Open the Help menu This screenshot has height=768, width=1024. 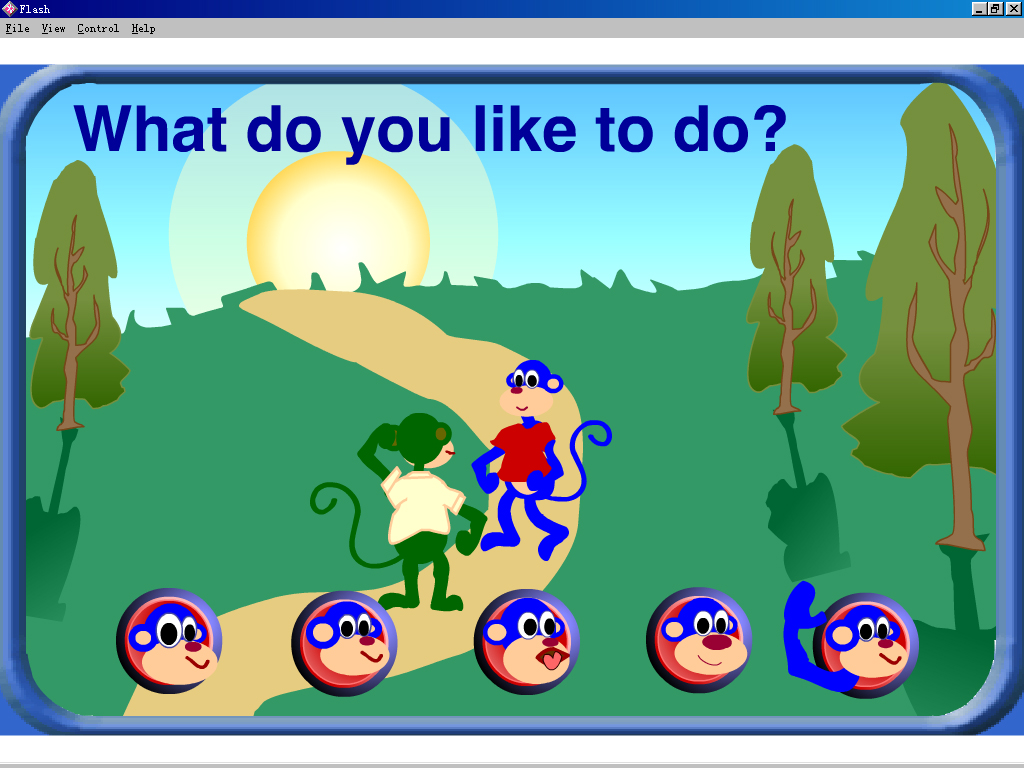pos(143,29)
